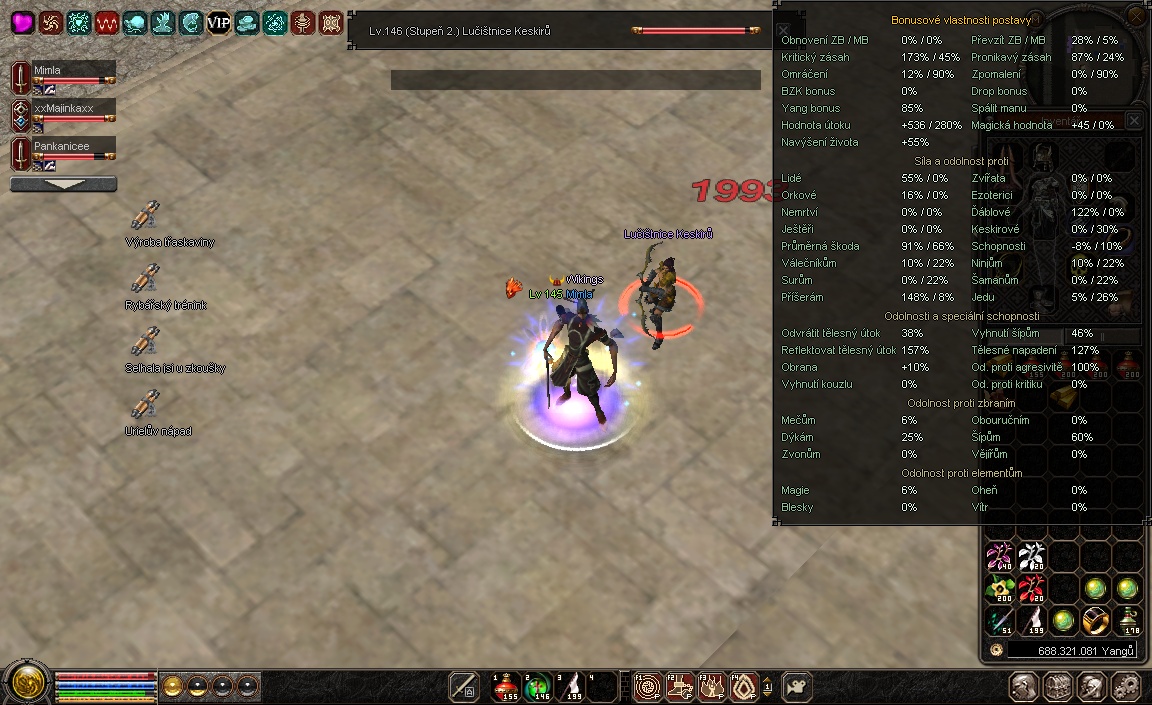This screenshot has width=1152, height=705.
Task: Click the VIP buff icon
Action: (218, 23)
